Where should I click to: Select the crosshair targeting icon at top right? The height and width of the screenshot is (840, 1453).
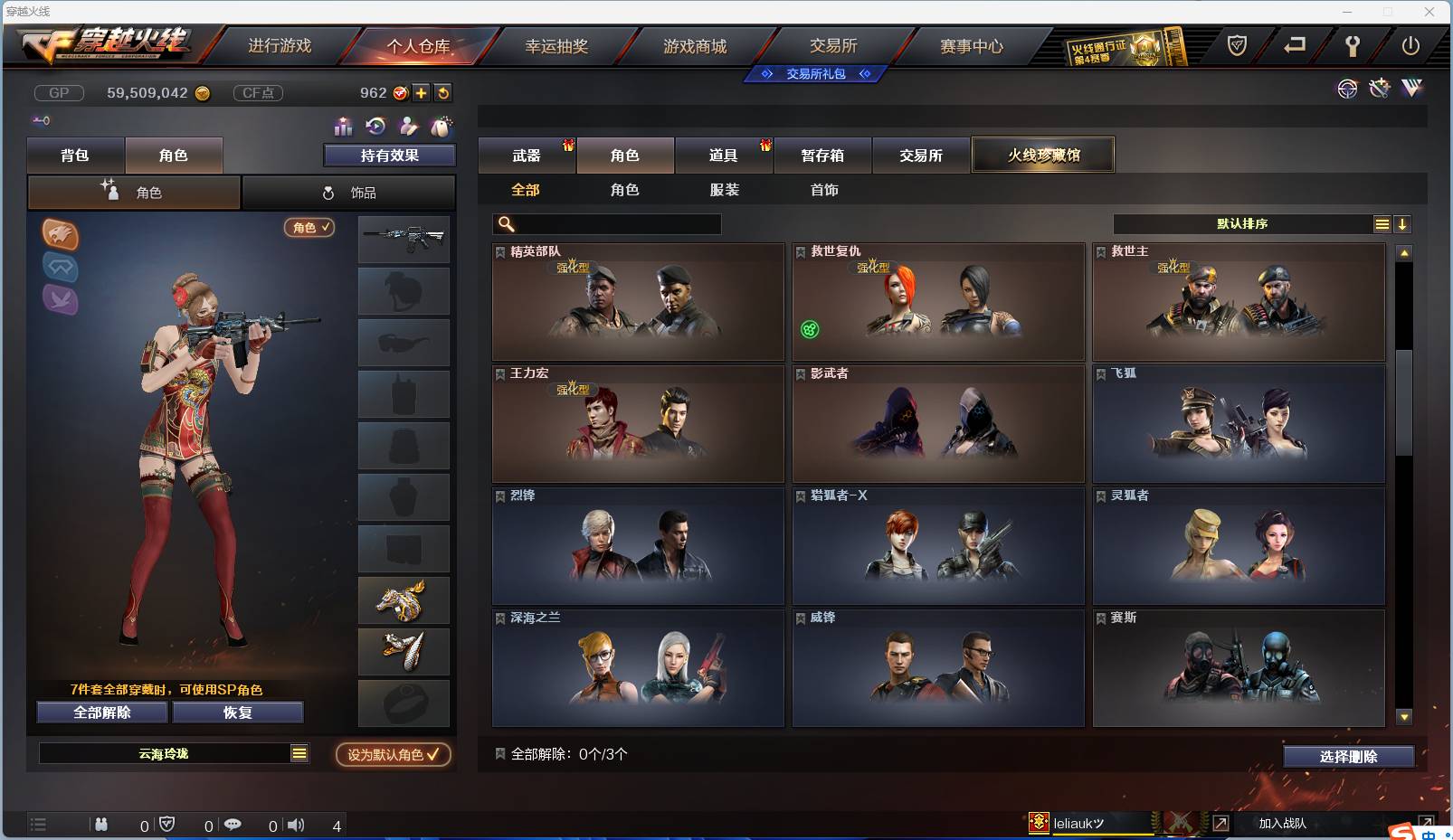coord(1347,89)
